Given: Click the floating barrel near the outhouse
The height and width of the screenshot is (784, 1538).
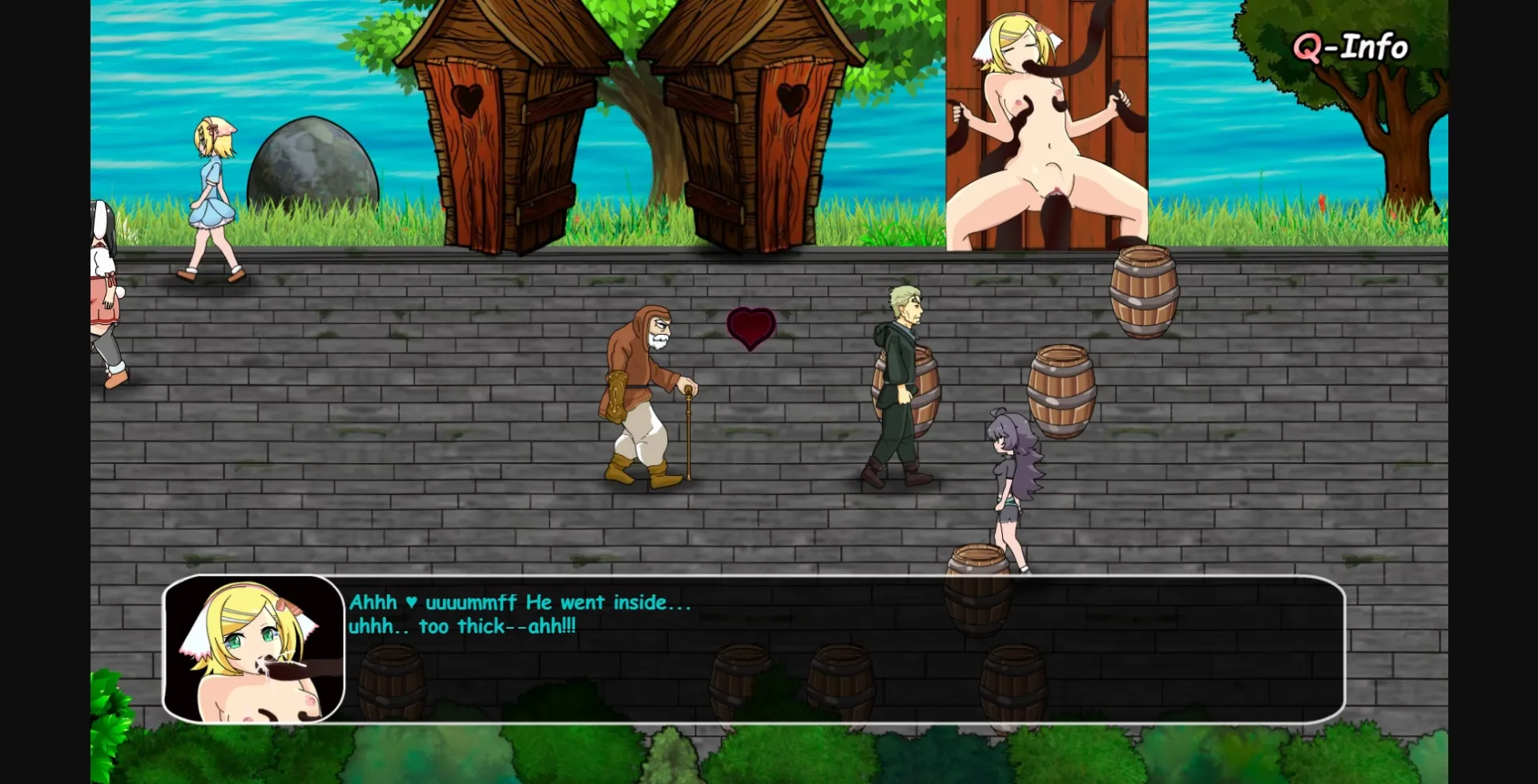Looking at the screenshot, I should [x=1142, y=292].
